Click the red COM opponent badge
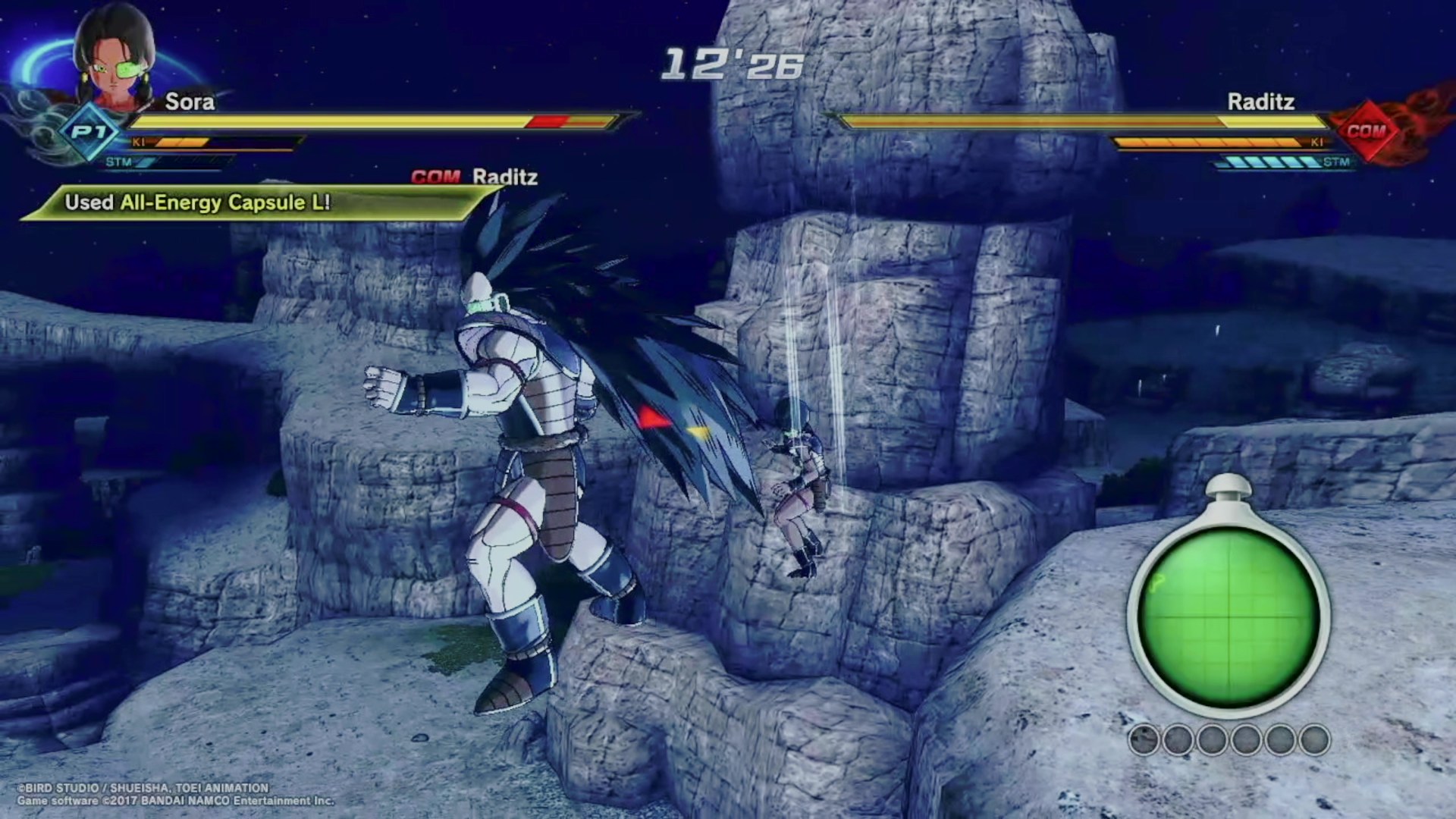Image resolution: width=1456 pixels, height=819 pixels. (1366, 131)
